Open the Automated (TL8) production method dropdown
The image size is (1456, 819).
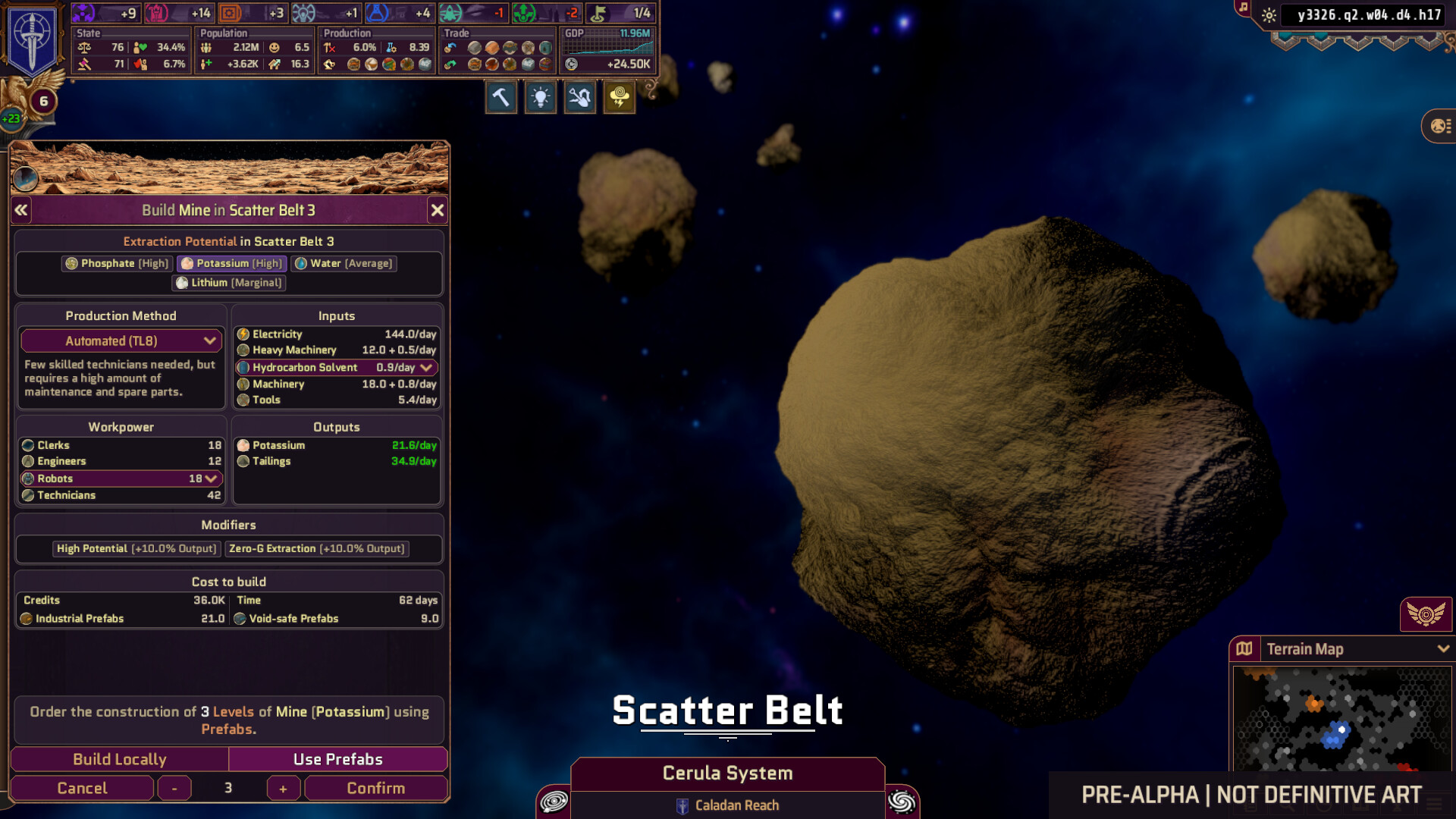[x=121, y=340]
